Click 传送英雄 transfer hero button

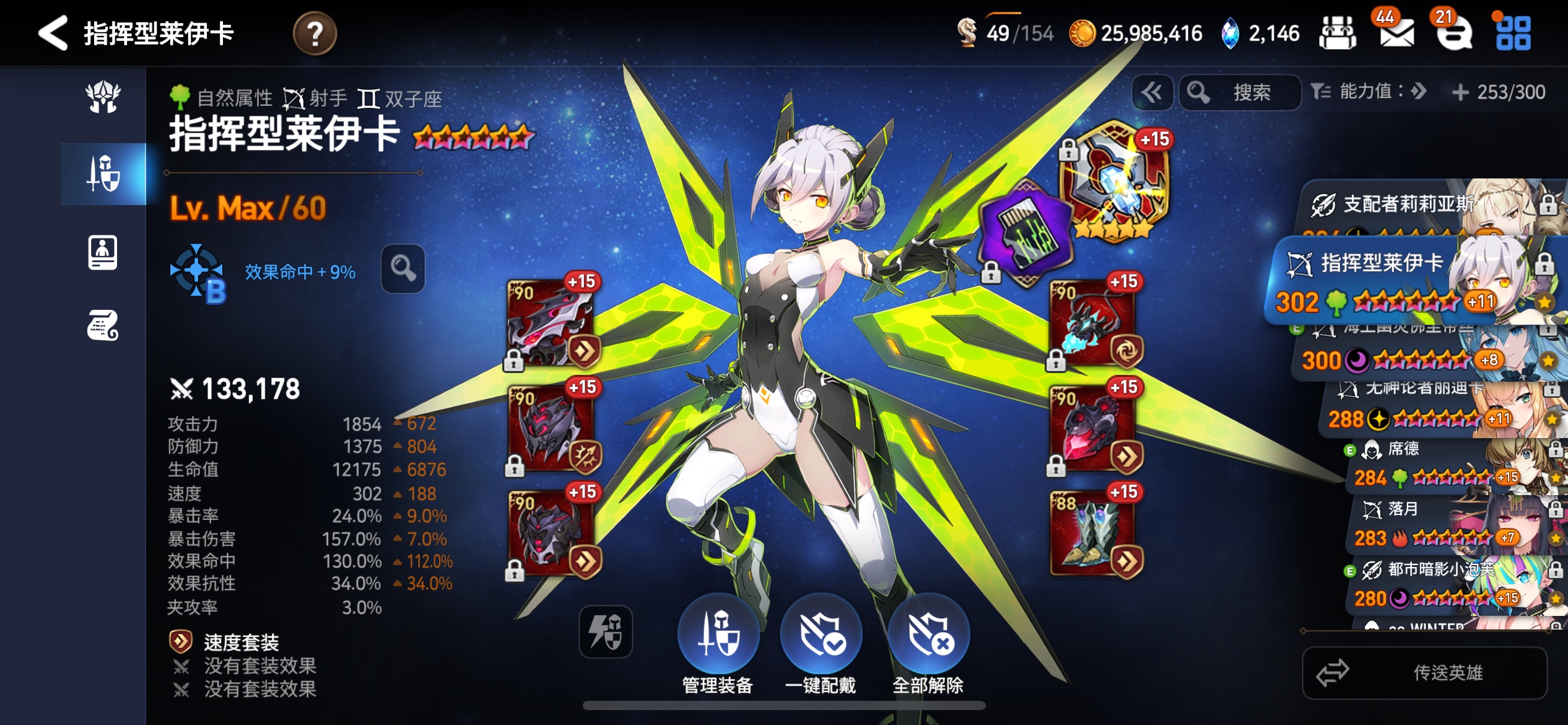[x=1424, y=673]
